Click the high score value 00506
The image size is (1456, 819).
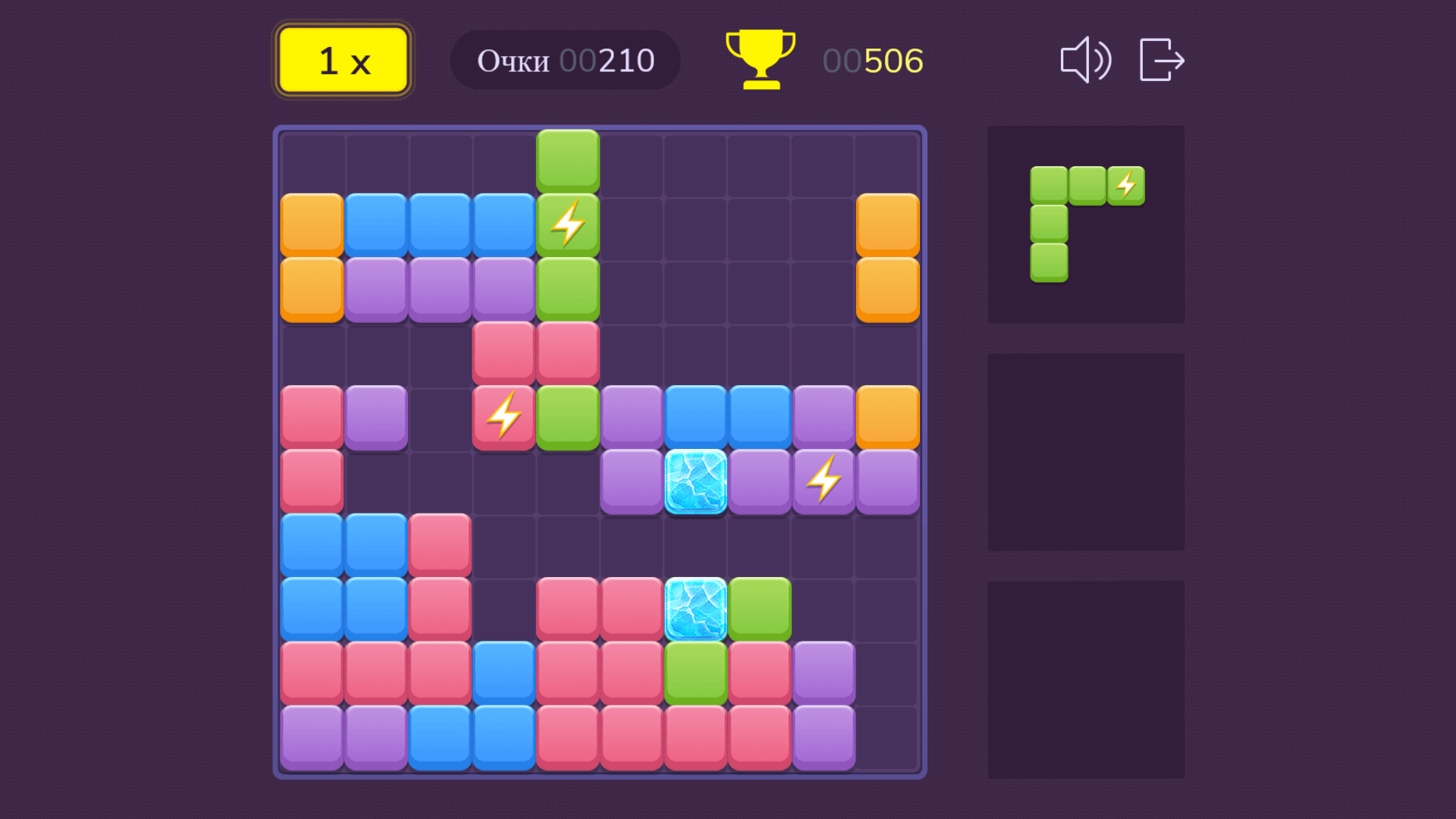(x=872, y=59)
